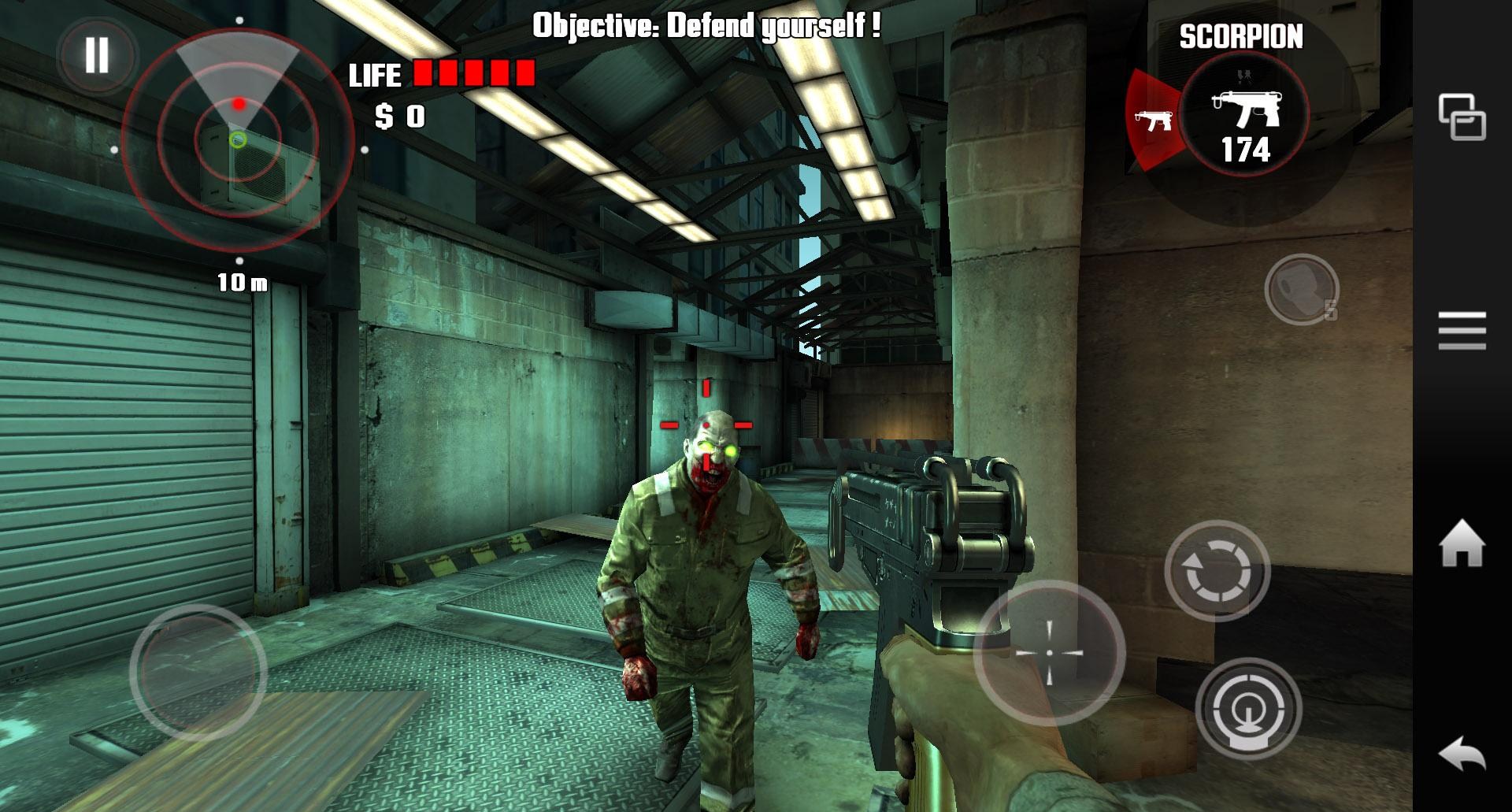Open Android recent apps
Viewport: 1512px width, 812px height.
pos(1462,117)
